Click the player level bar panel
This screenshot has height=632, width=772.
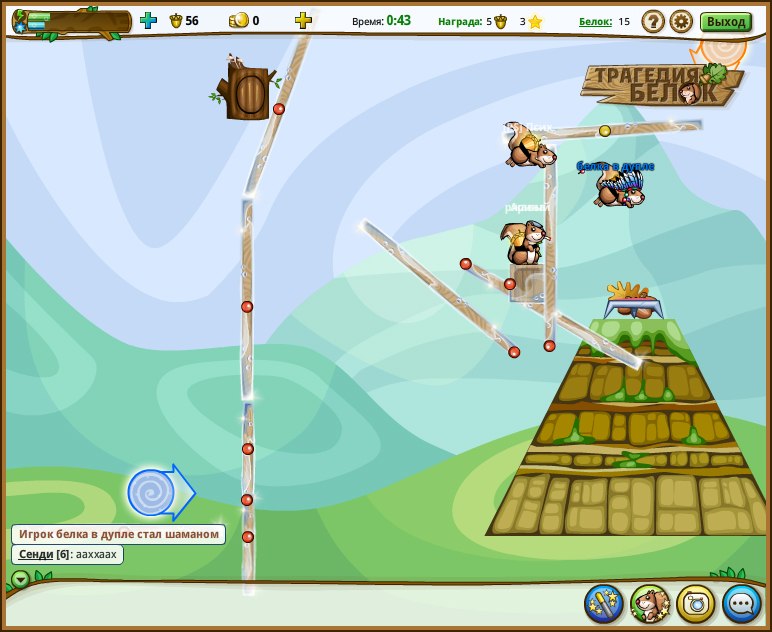tap(72, 22)
